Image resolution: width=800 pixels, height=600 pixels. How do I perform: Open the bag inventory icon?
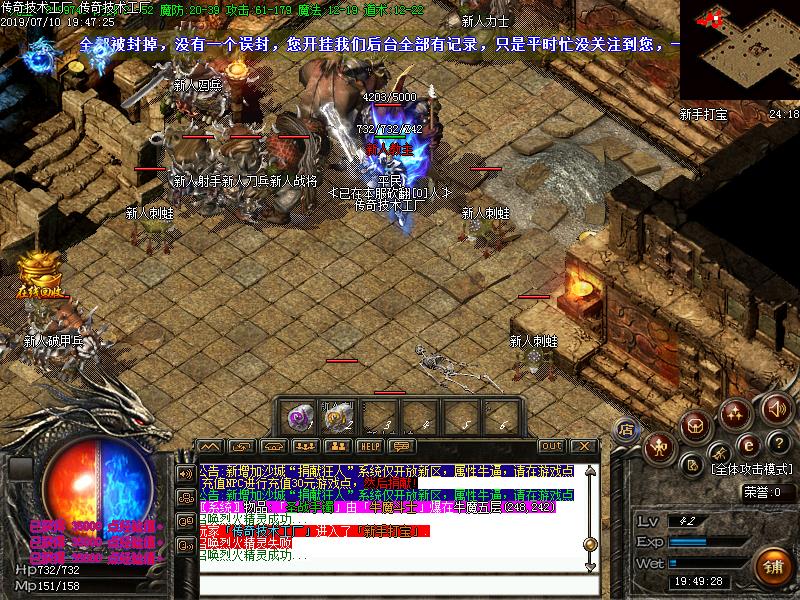(x=696, y=427)
